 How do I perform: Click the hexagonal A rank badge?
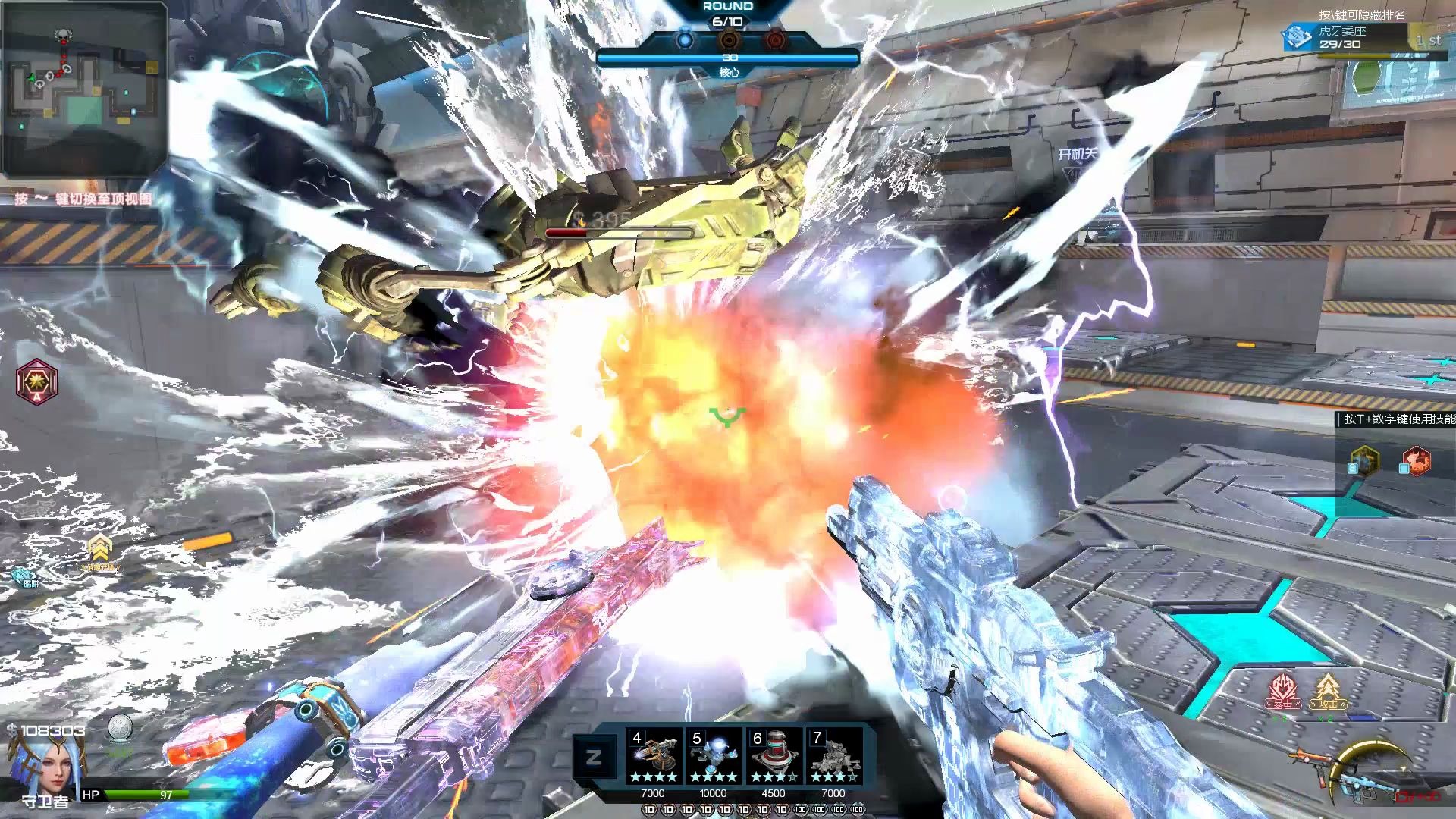pos(36,381)
